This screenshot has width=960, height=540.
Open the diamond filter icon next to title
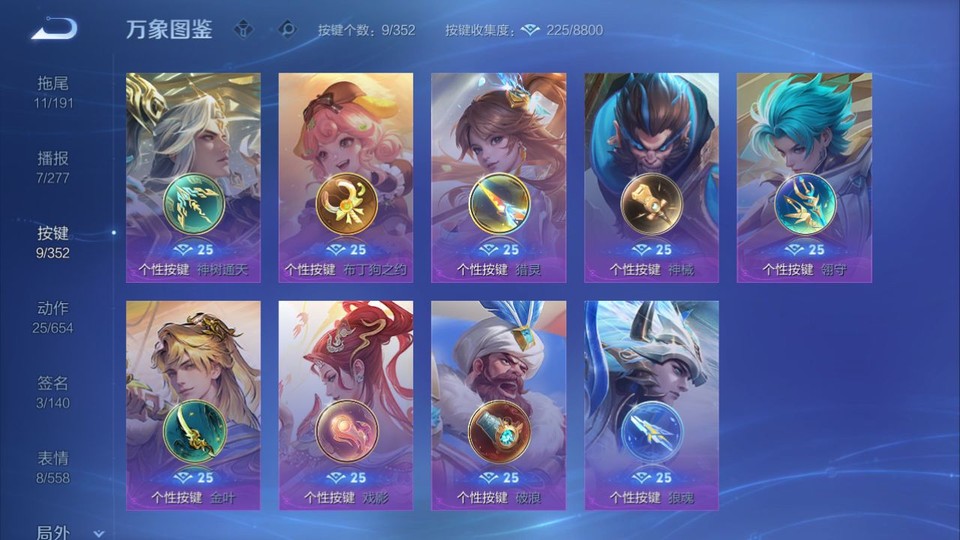(x=244, y=29)
